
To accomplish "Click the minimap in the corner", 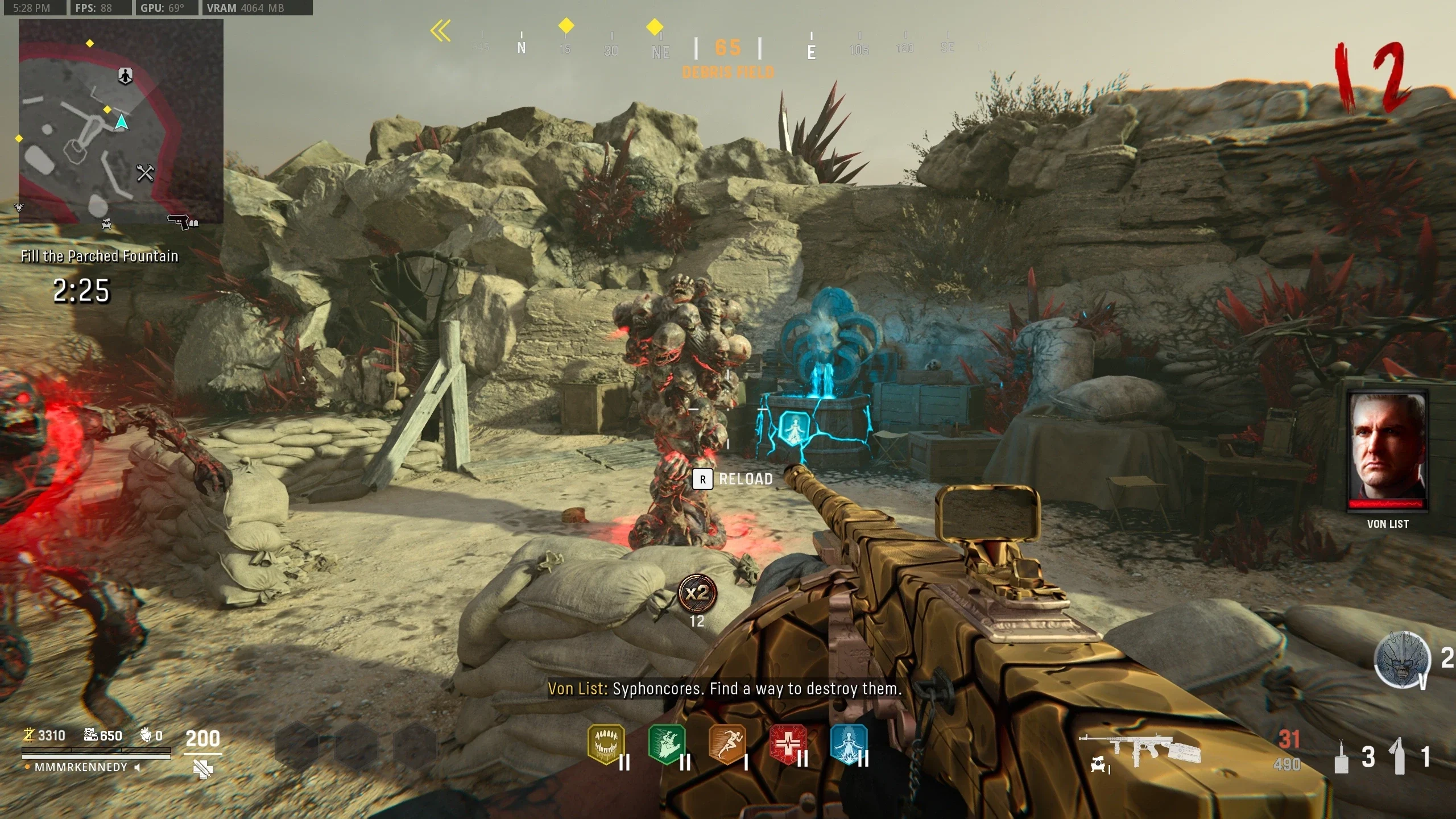I will tap(121, 121).
